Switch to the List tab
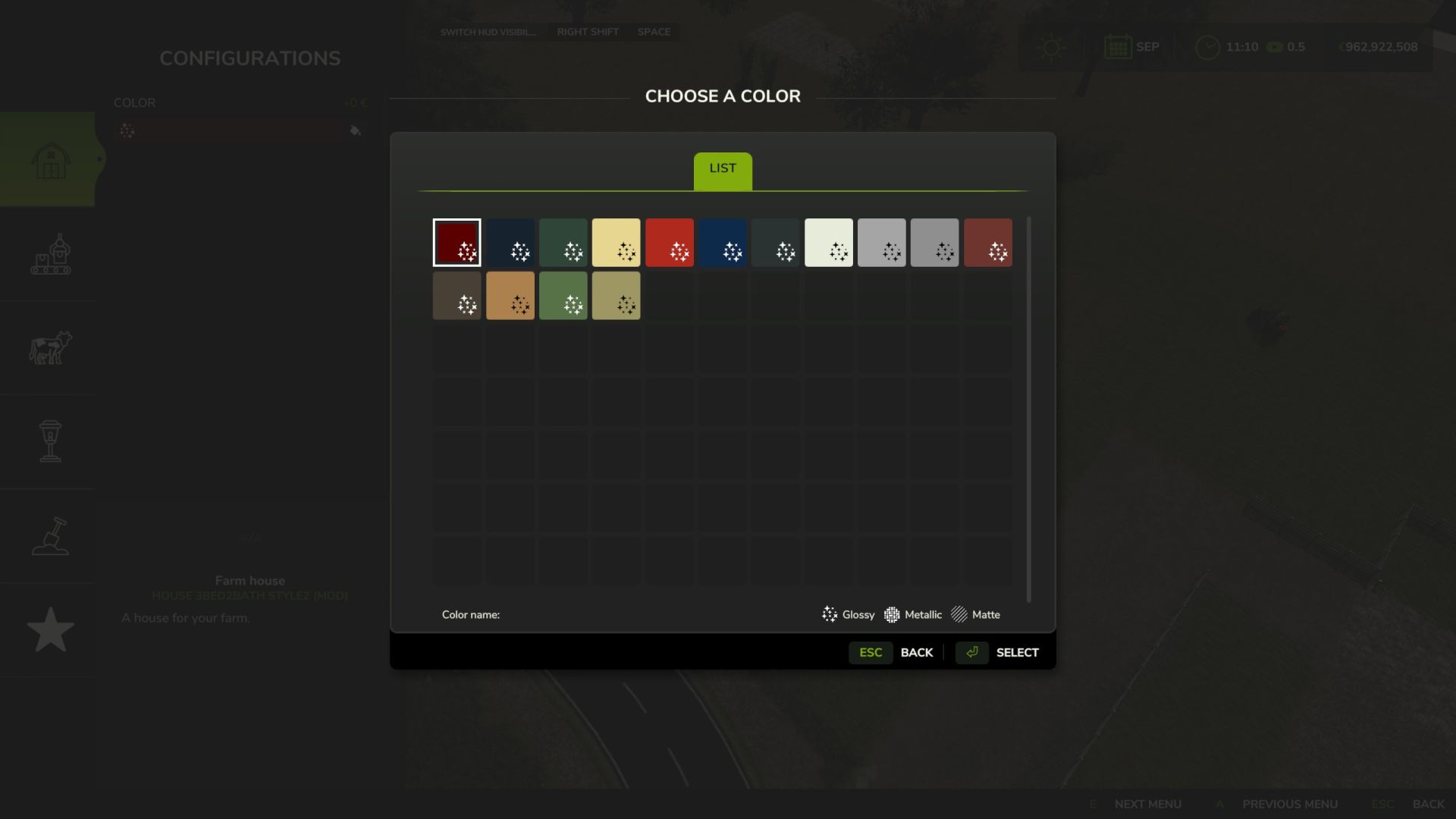Viewport: 1456px width, 819px height. tap(723, 170)
